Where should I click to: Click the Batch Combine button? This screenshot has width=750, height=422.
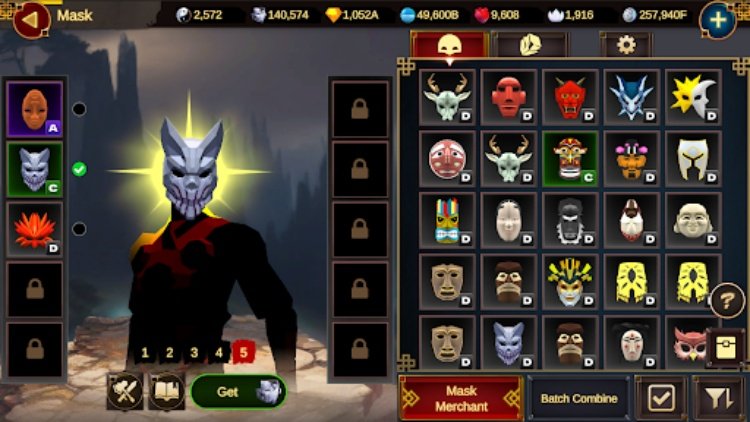(579, 398)
